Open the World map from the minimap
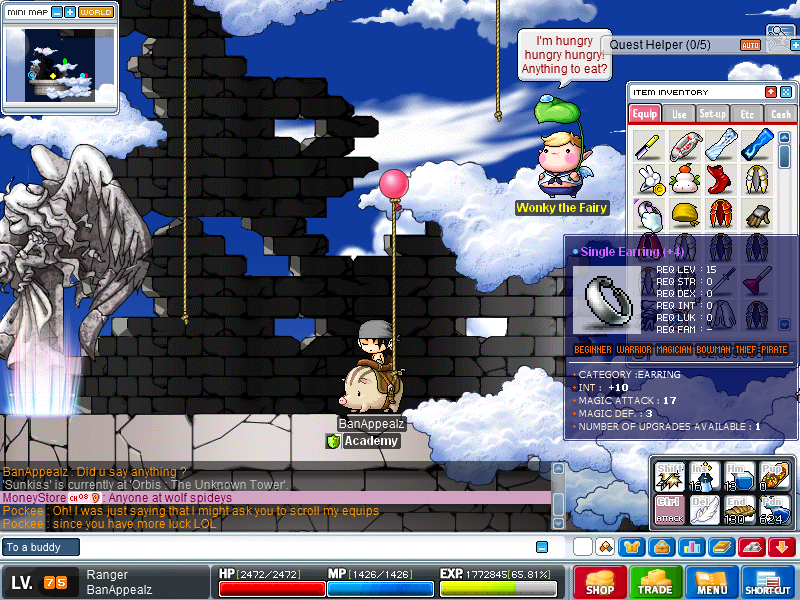This screenshot has height=600, width=800. [x=96, y=13]
